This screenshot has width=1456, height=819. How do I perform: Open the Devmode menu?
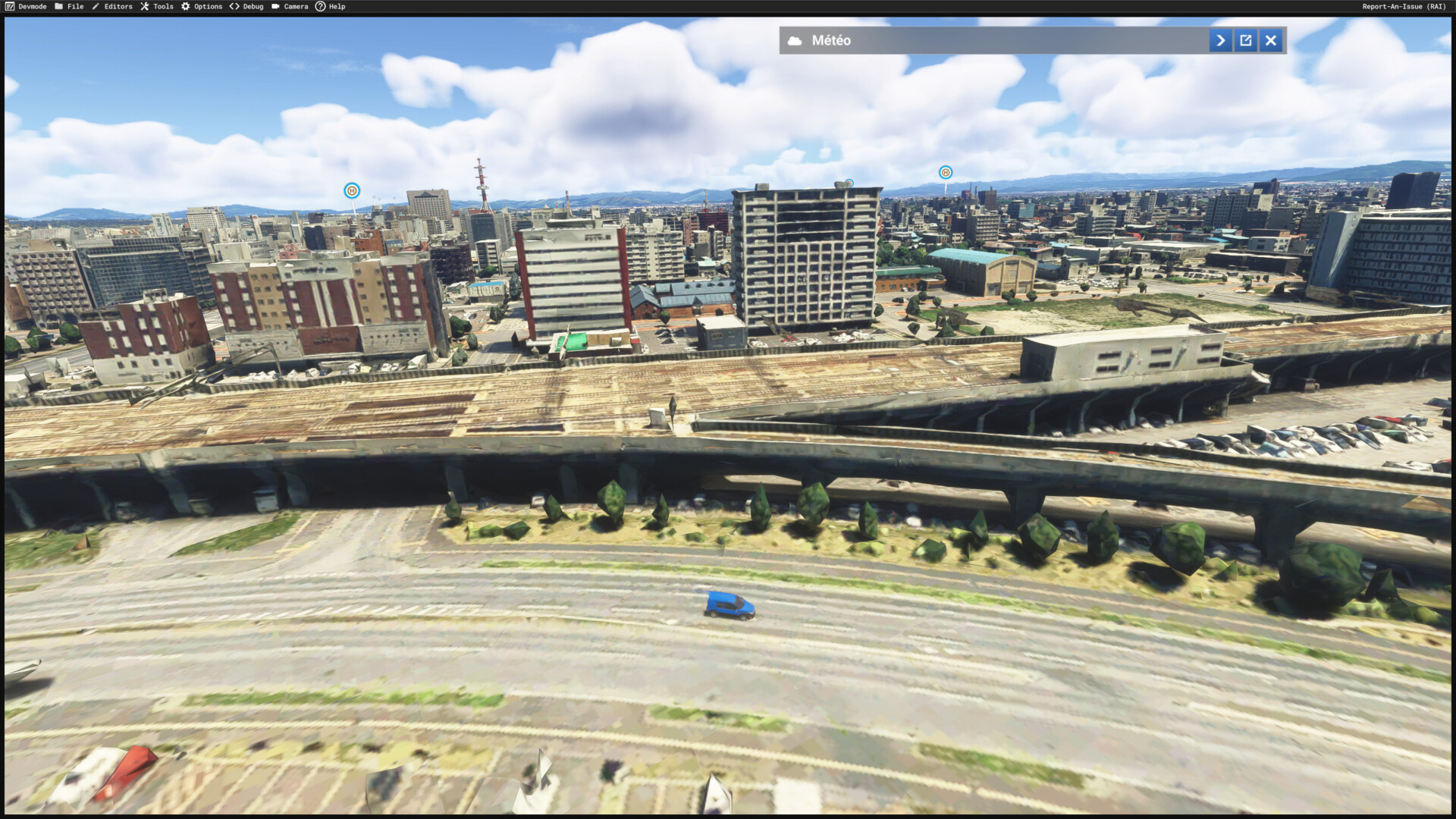[26, 7]
